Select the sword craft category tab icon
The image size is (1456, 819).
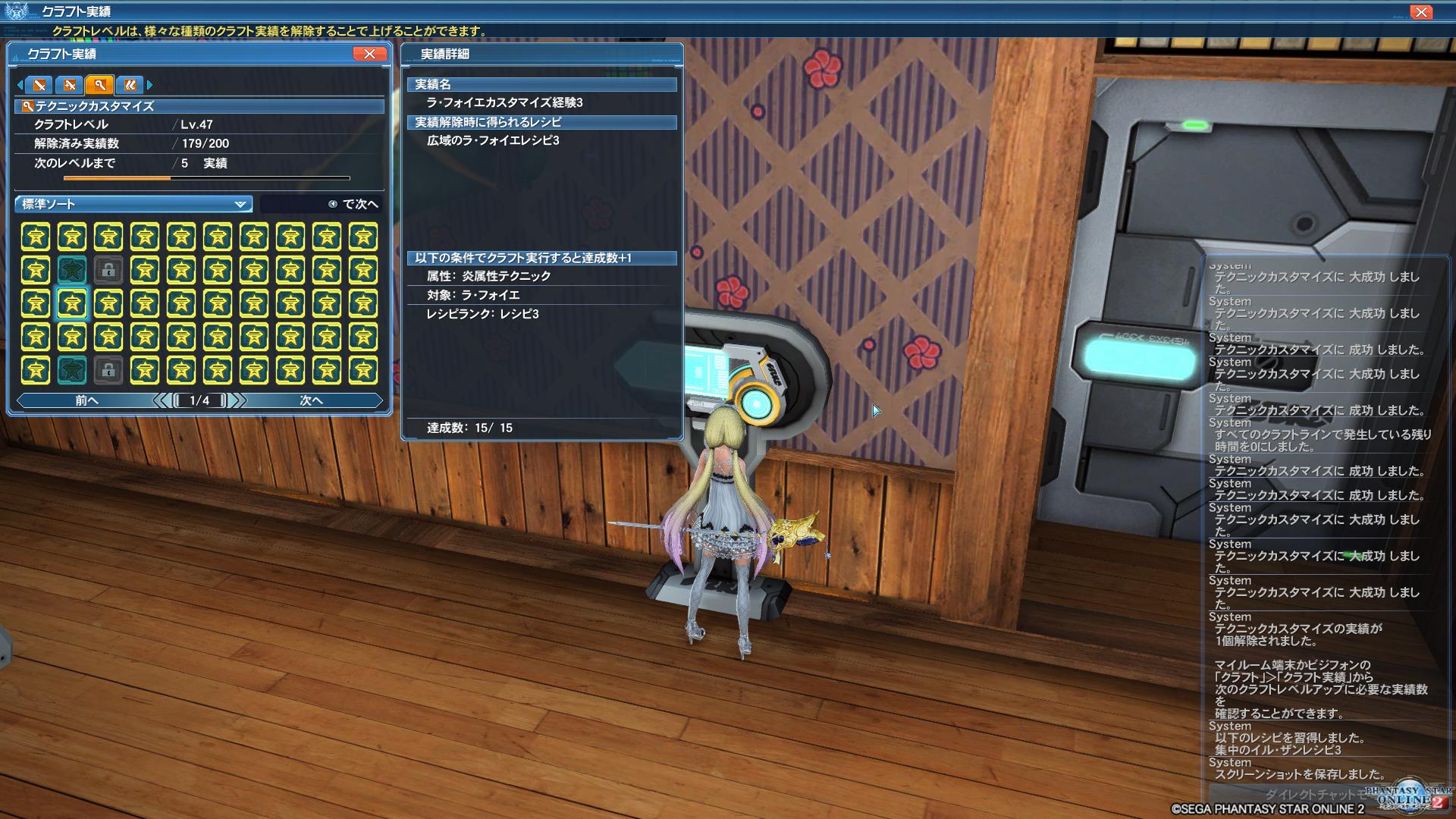click(x=37, y=86)
